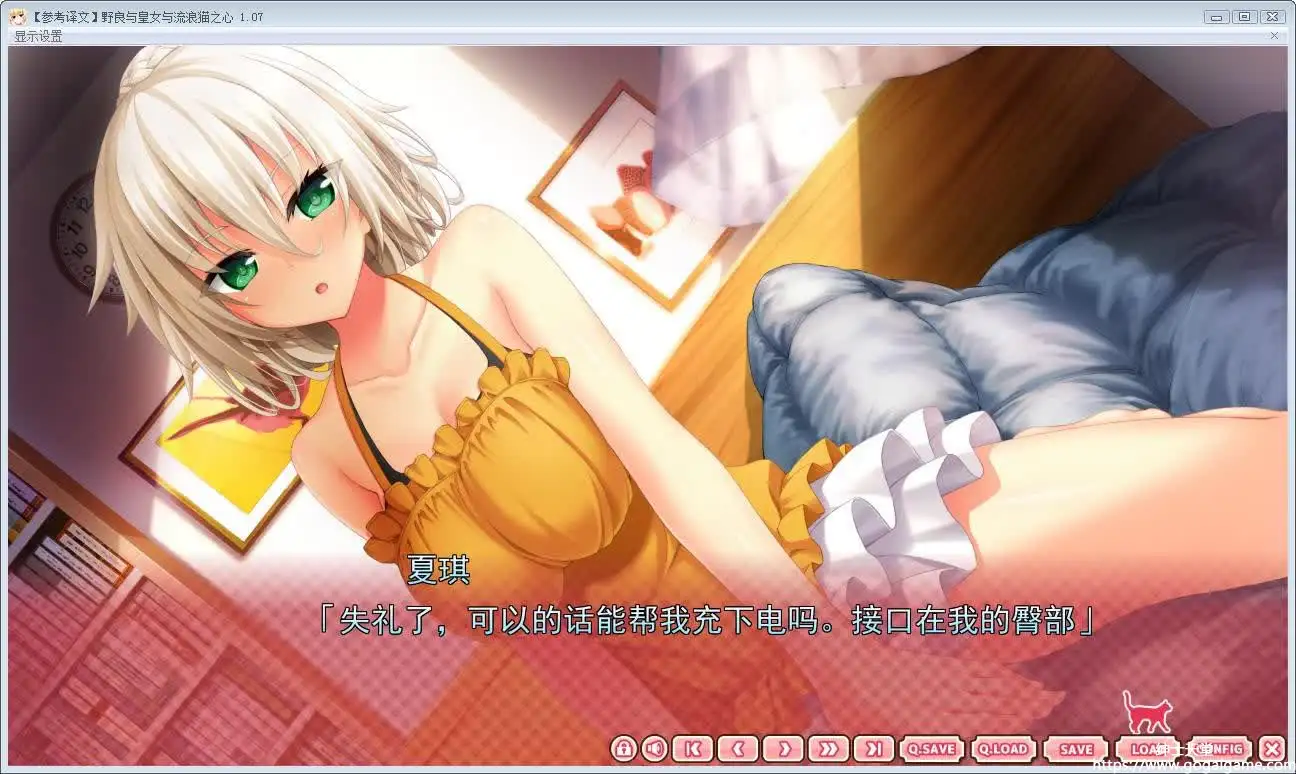Toggle the message window lock icon

tap(622, 748)
